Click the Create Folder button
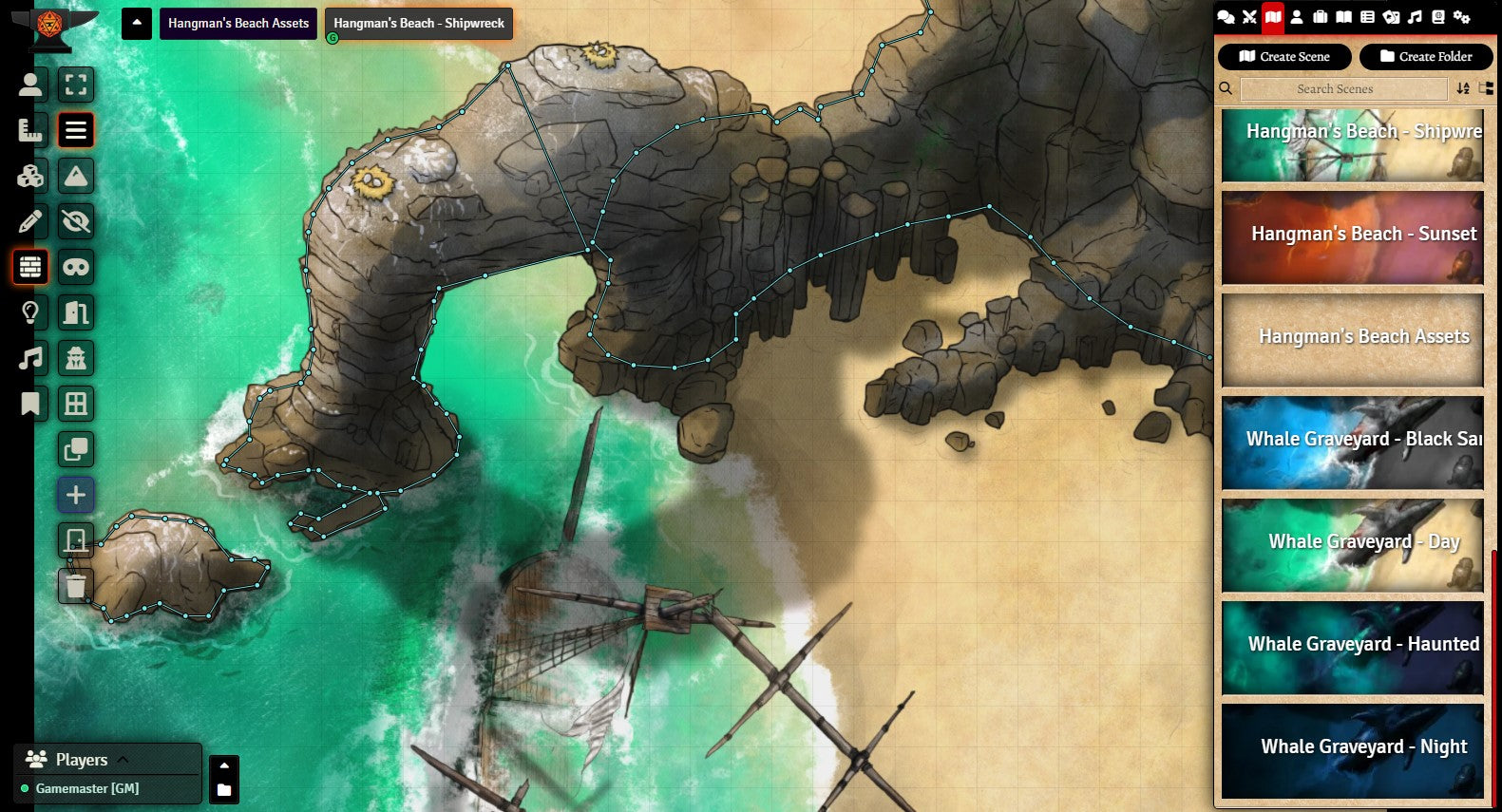This screenshot has width=1502, height=812. pyautogui.click(x=1425, y=57)
